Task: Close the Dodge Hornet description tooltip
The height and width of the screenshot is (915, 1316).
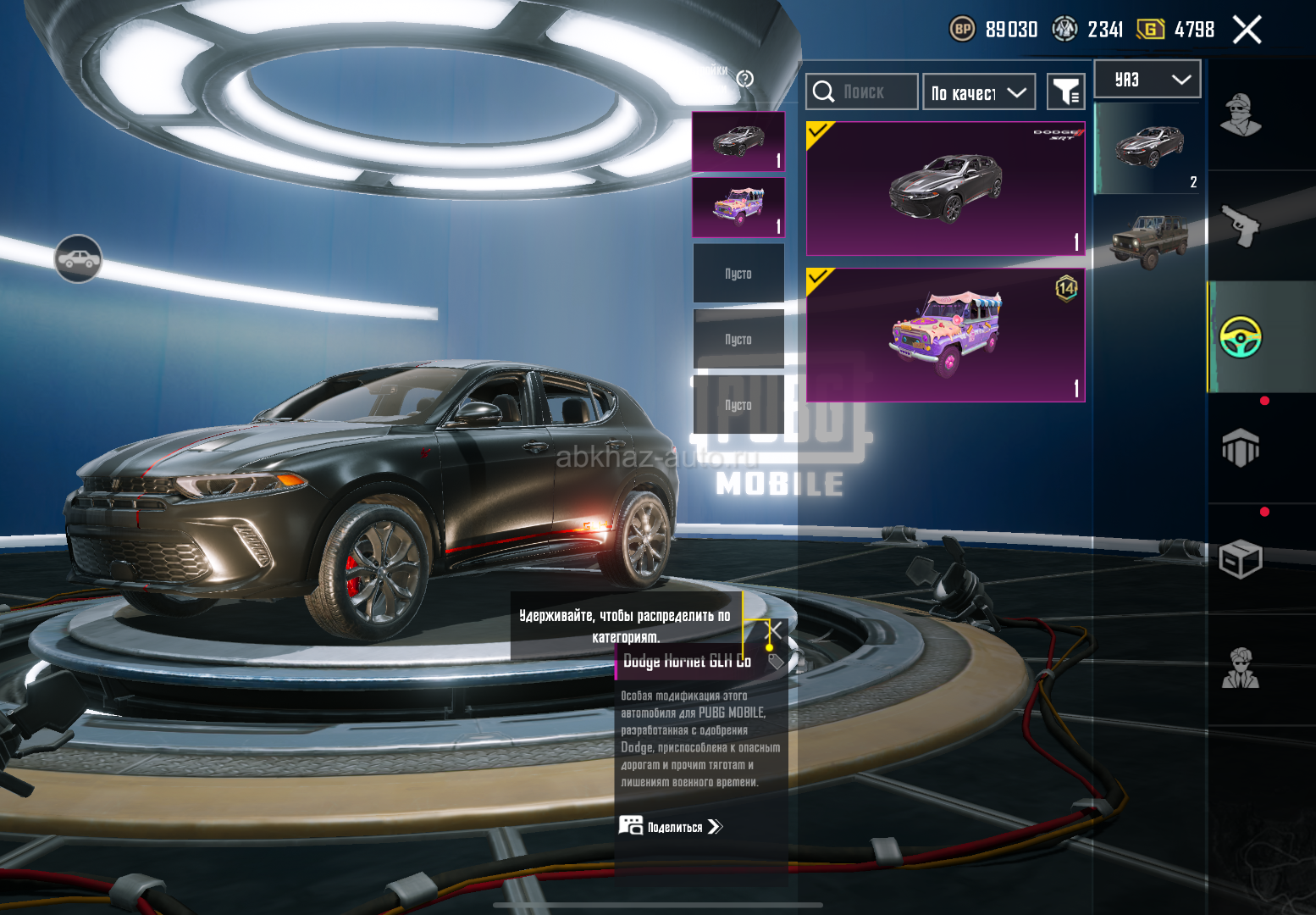Action: [x=775, y=629]
